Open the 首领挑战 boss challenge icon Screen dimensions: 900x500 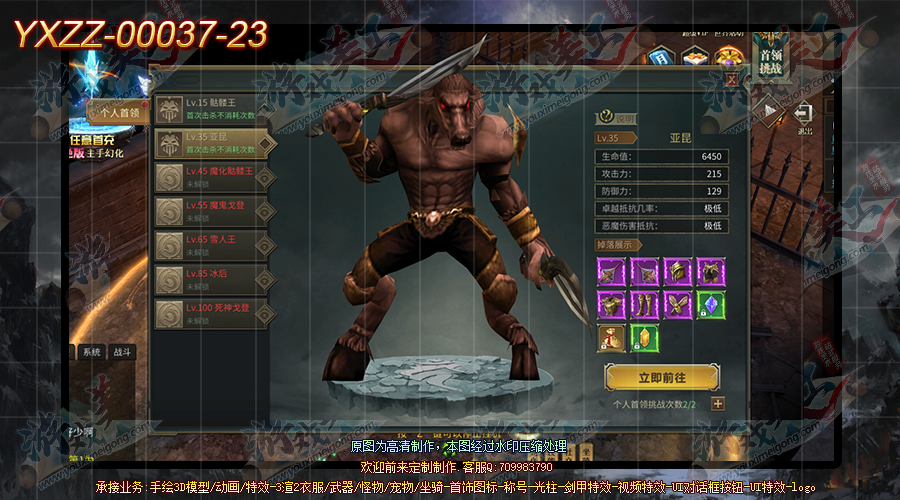(772, 56)
